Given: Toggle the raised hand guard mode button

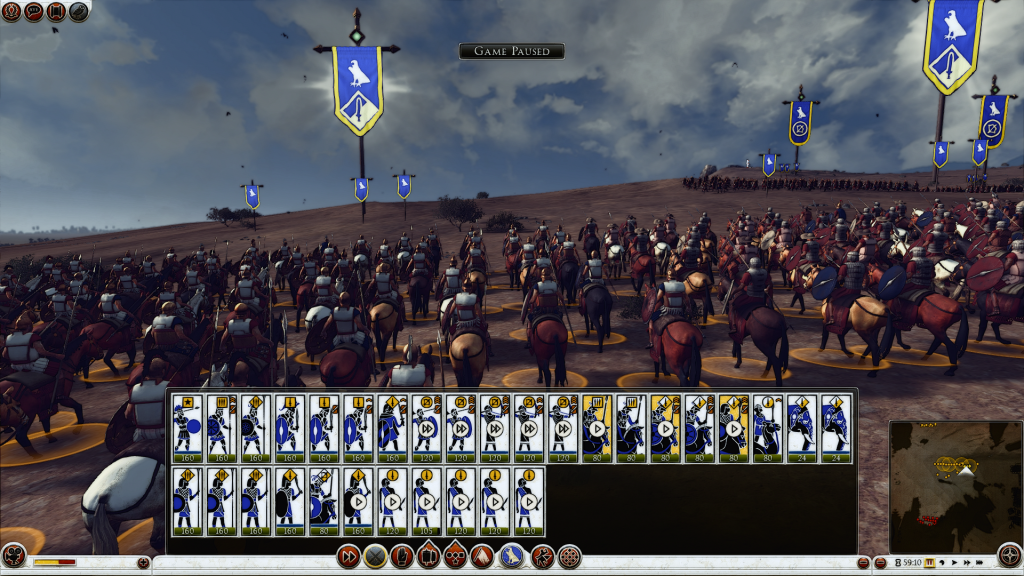Looking at the screenshot, I should pos(403,556).
